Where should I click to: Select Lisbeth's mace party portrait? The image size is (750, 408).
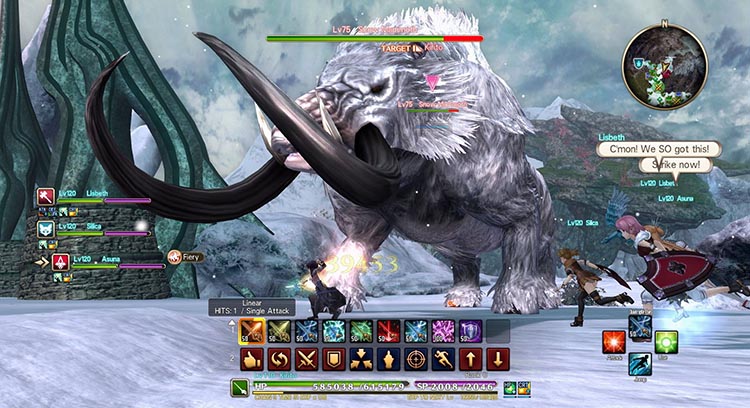45,196
